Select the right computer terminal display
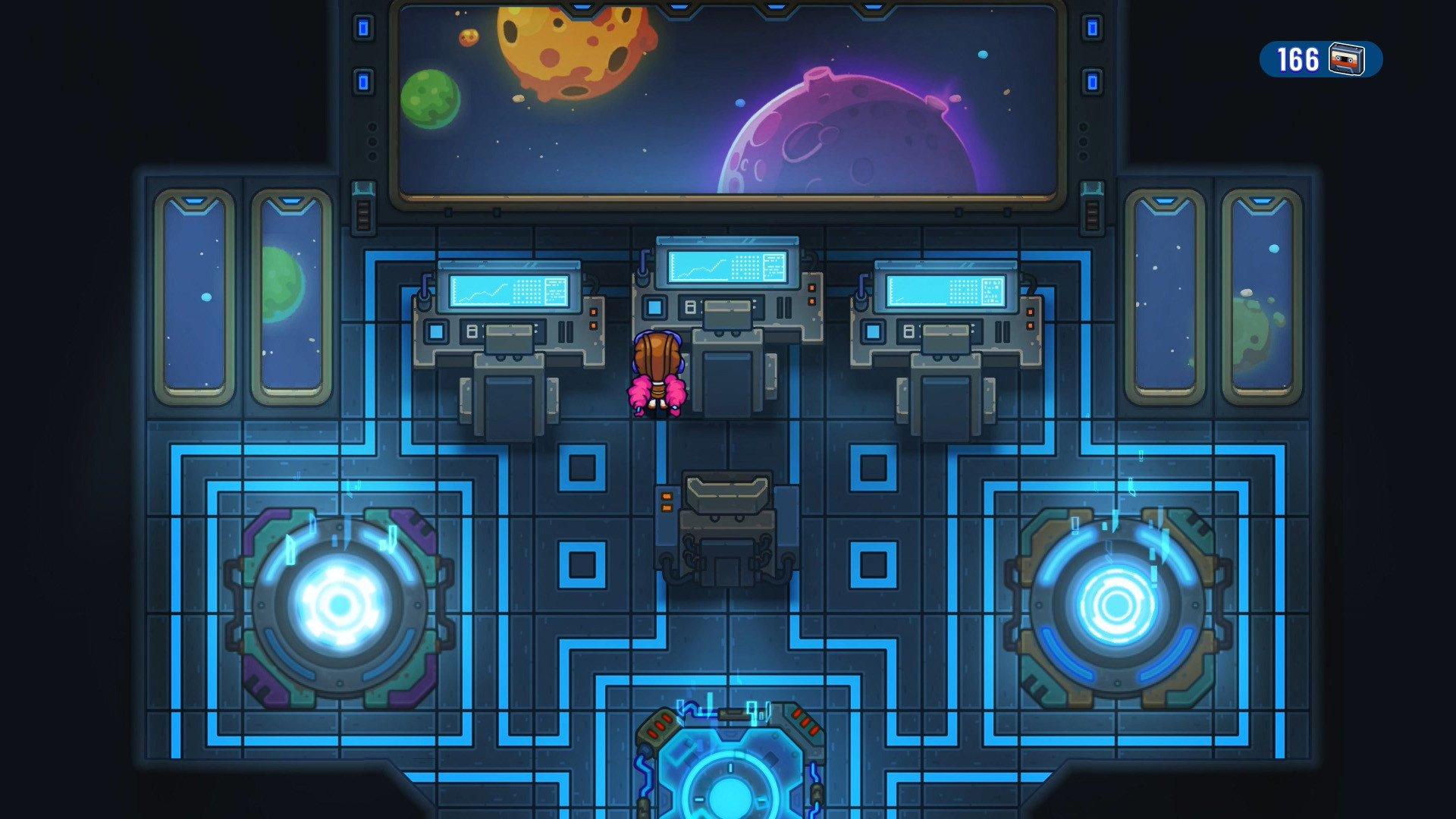Screen dimensions: 1456x819 click(x=943, y=291)
